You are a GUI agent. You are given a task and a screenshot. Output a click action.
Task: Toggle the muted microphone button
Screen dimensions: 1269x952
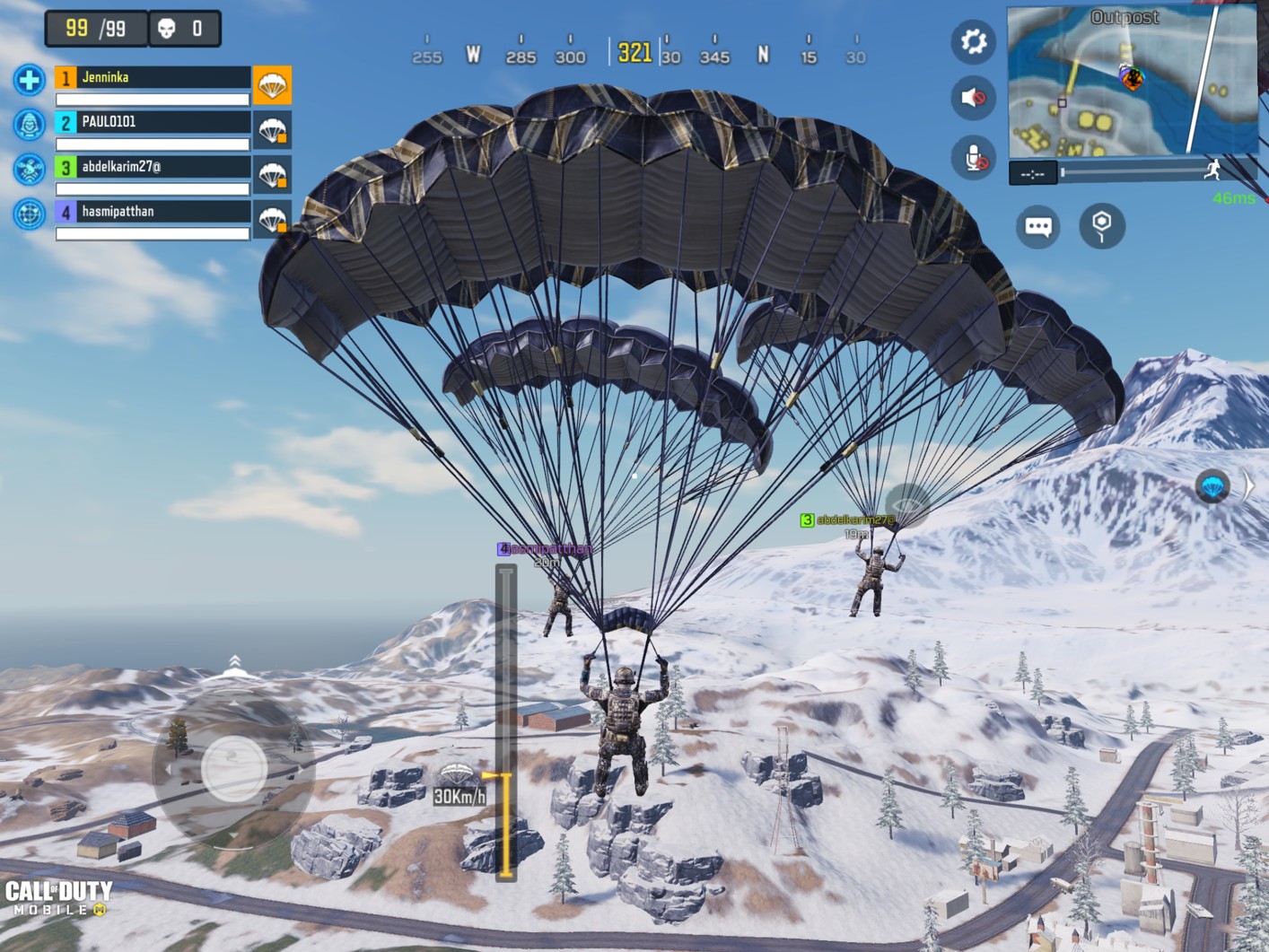974,158
